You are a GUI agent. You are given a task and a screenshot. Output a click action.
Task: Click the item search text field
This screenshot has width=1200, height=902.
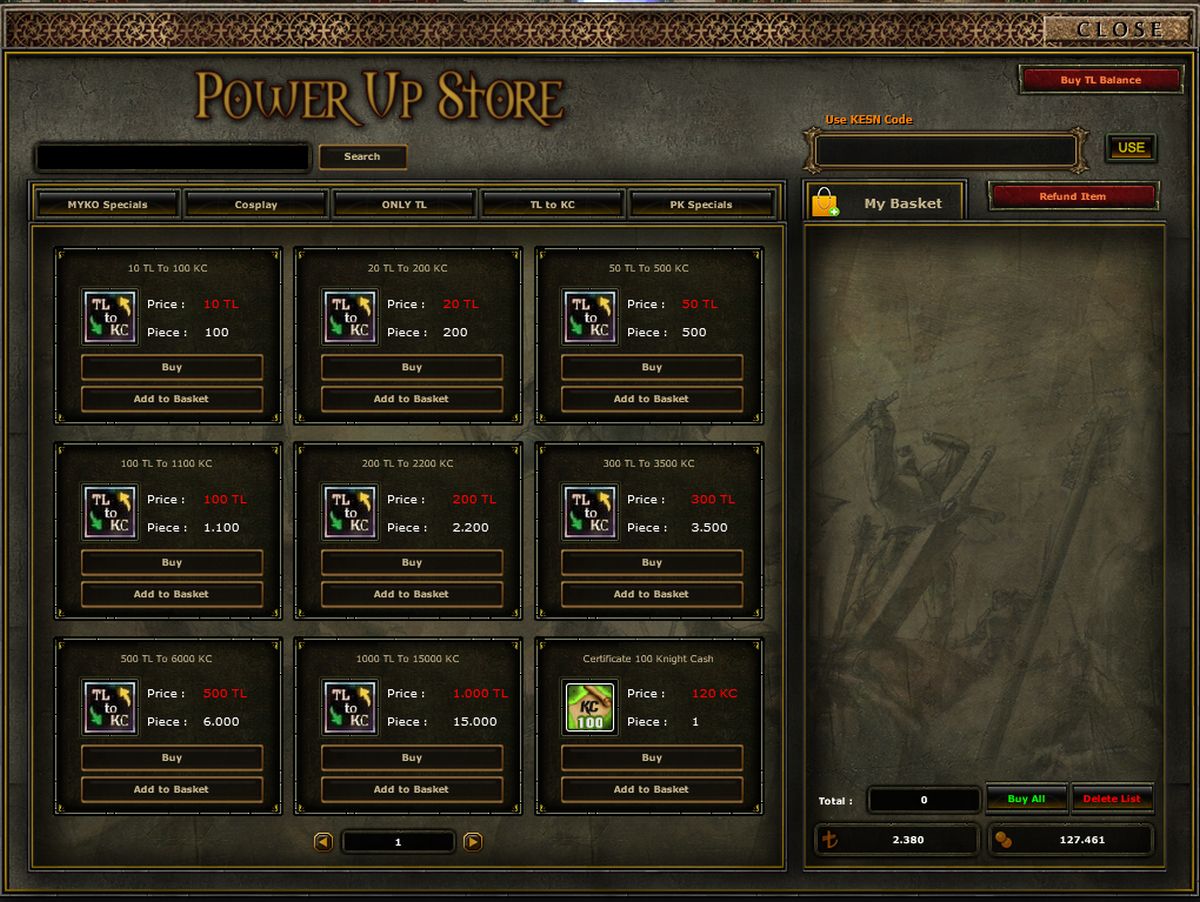point(172,157)
